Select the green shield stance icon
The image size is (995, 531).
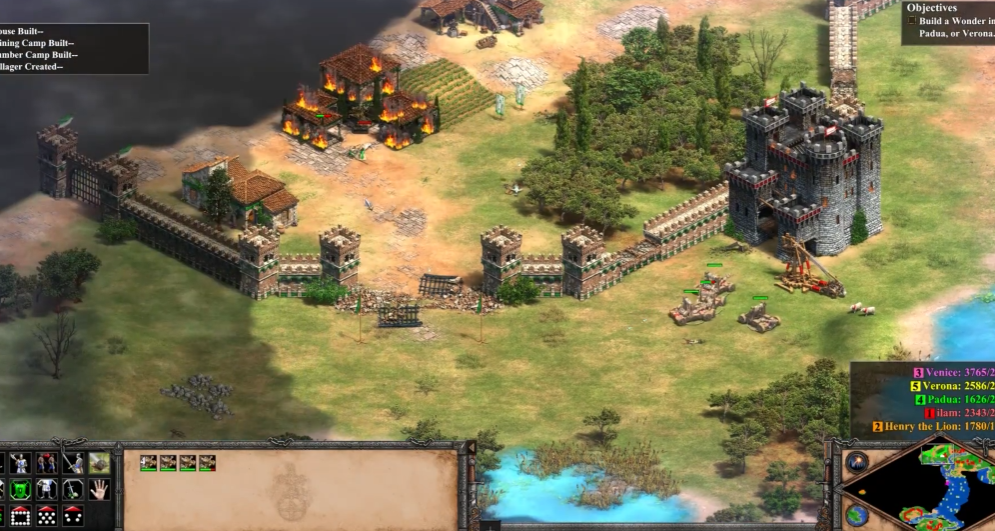[19, 490]
